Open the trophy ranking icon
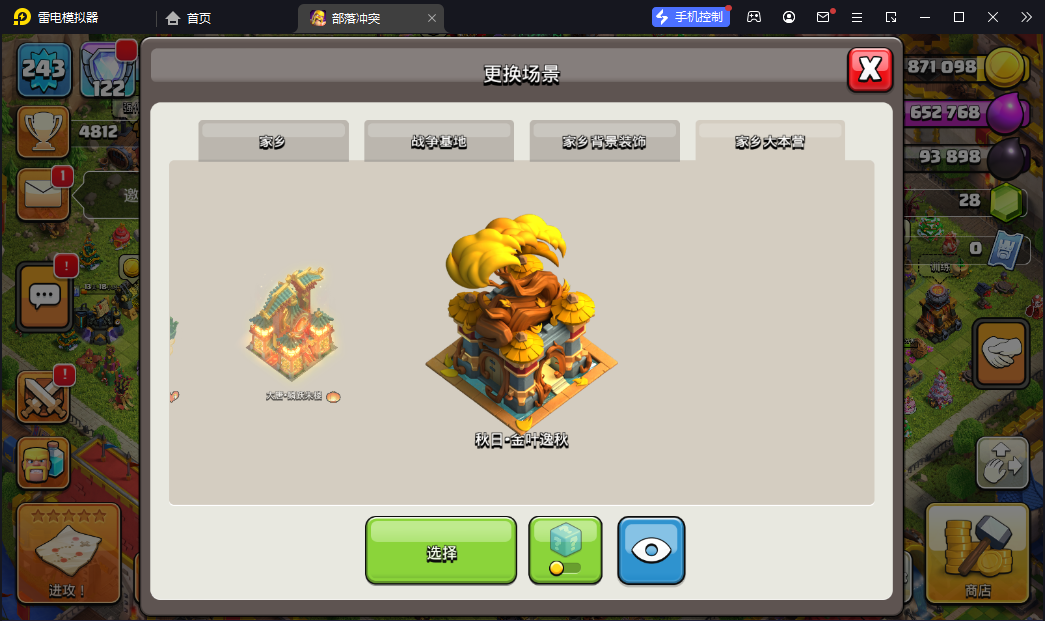The image size is (1045, 621). point(43,130)
